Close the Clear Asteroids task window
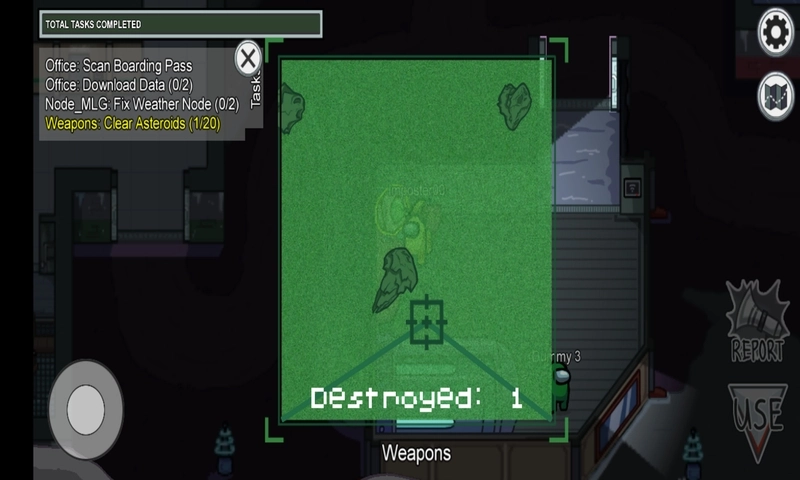The height and width of the screenshot is (480, 800). pyautogui.click(x=249, y=58)
